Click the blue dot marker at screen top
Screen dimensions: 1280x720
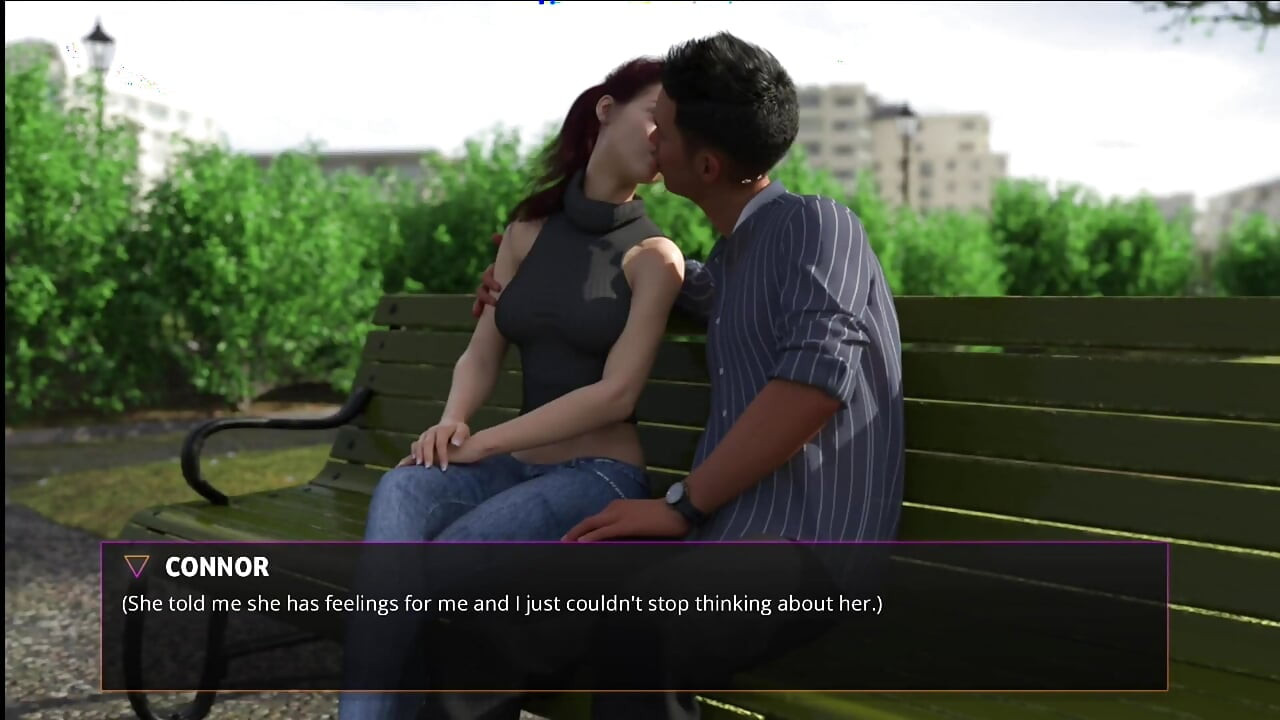click(553, 4)
